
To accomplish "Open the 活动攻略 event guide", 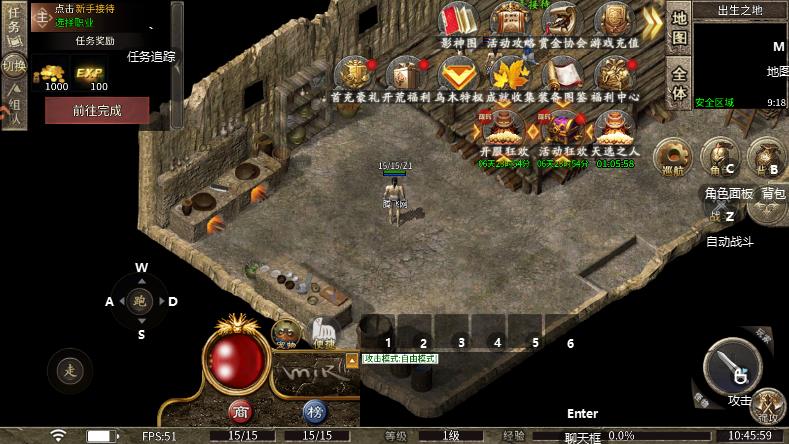I will pyautogui.click(x=510, y=22).
